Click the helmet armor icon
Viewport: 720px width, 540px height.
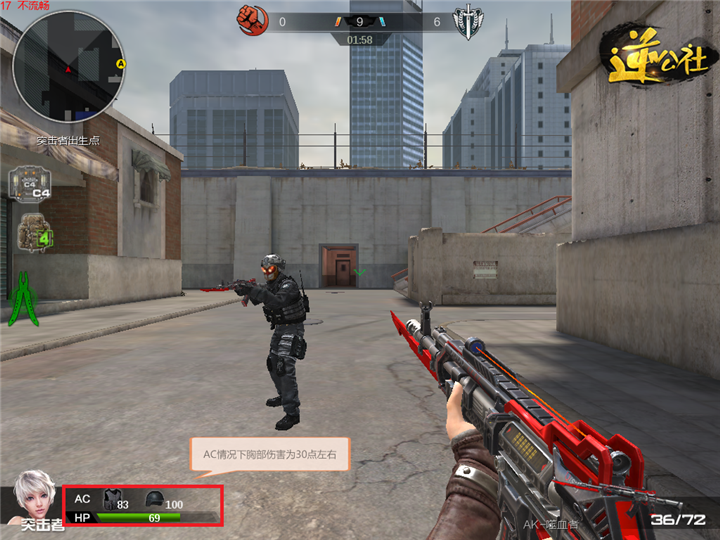pyautogui.click(x=154, y=499)
